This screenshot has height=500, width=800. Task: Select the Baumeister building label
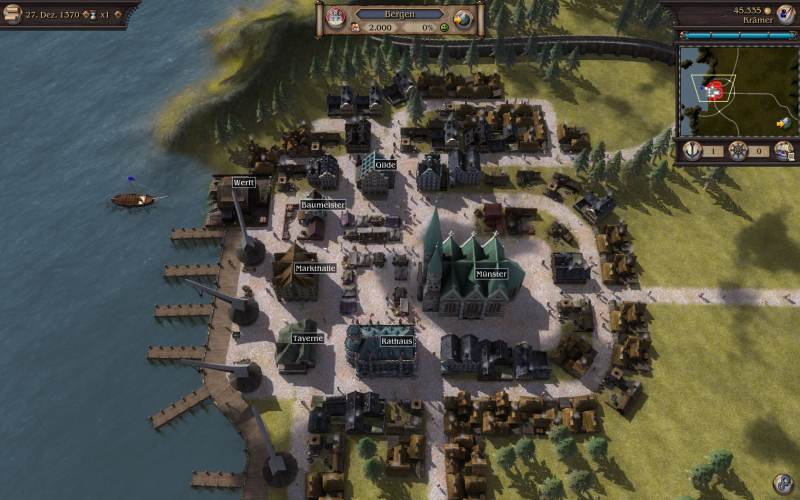323,205
